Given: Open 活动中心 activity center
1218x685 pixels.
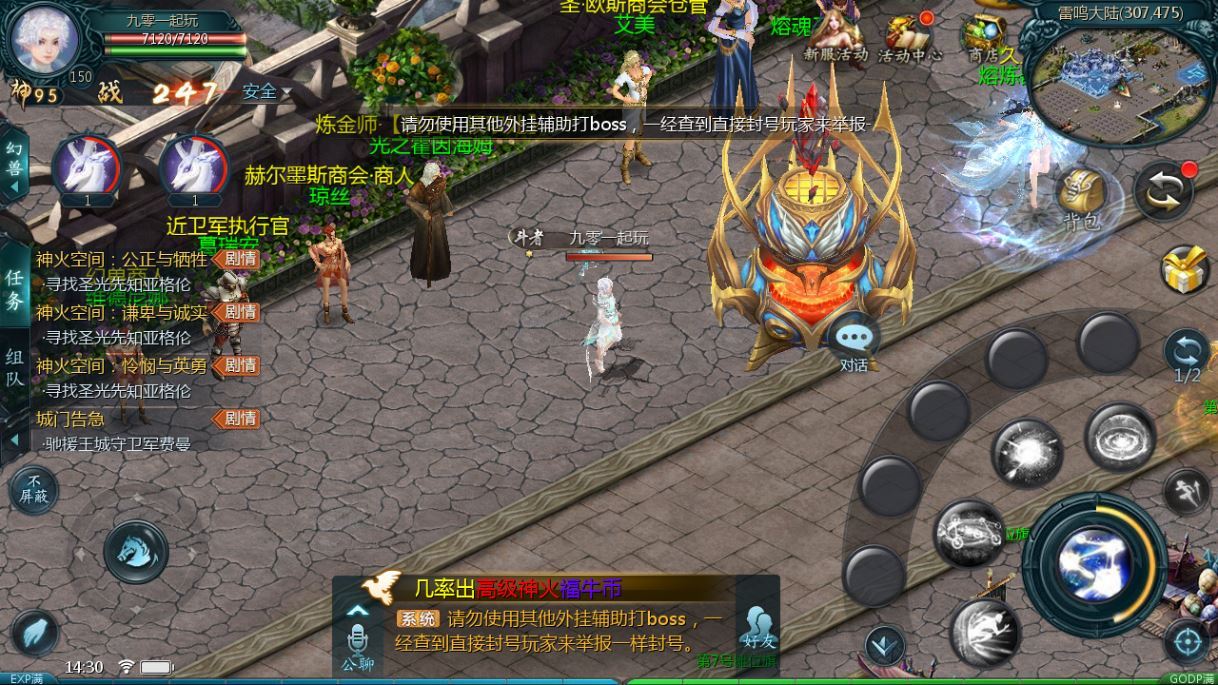Looking at the screenshot, I should click(908, 38).
